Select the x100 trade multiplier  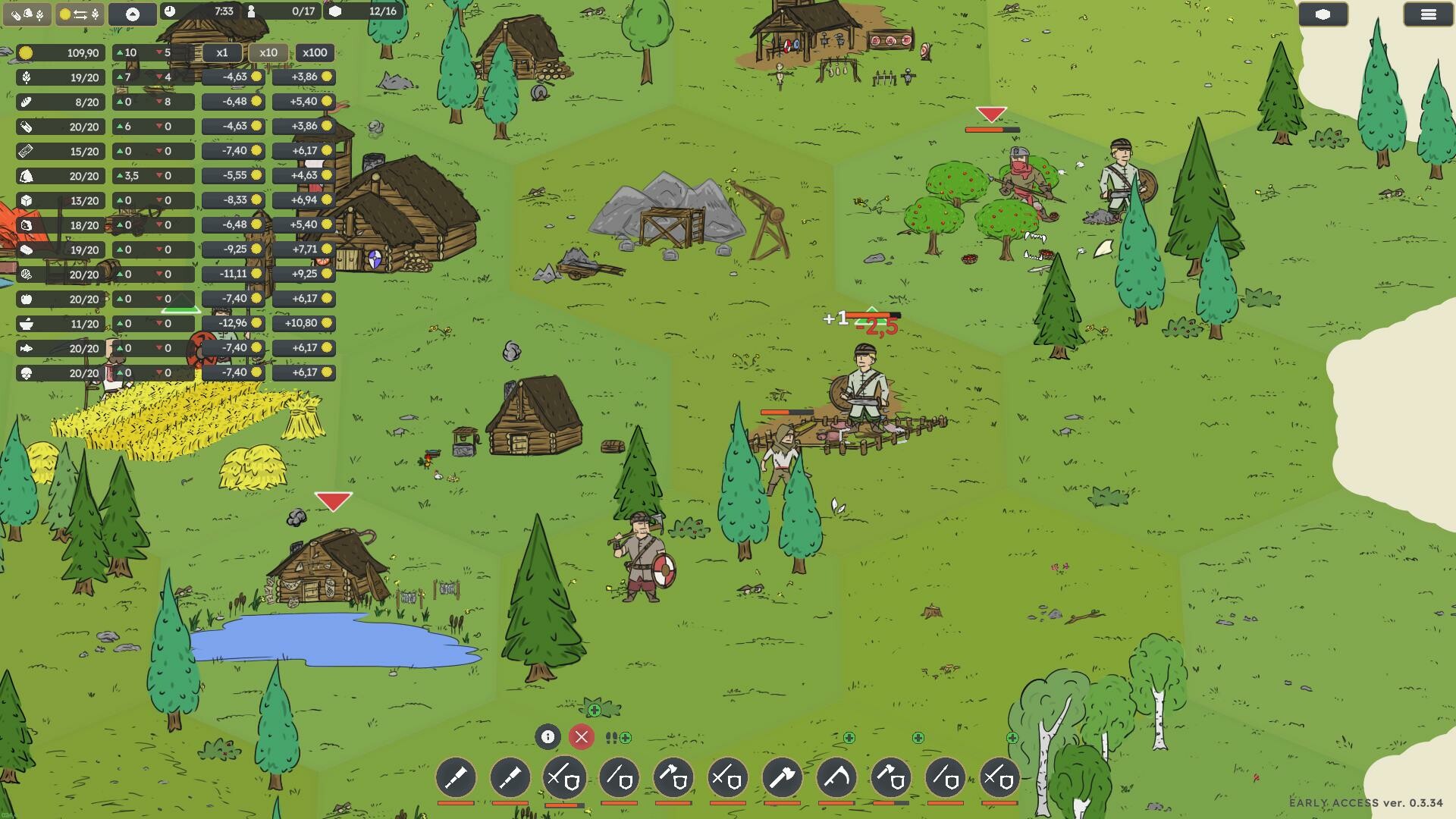[315, 53]
